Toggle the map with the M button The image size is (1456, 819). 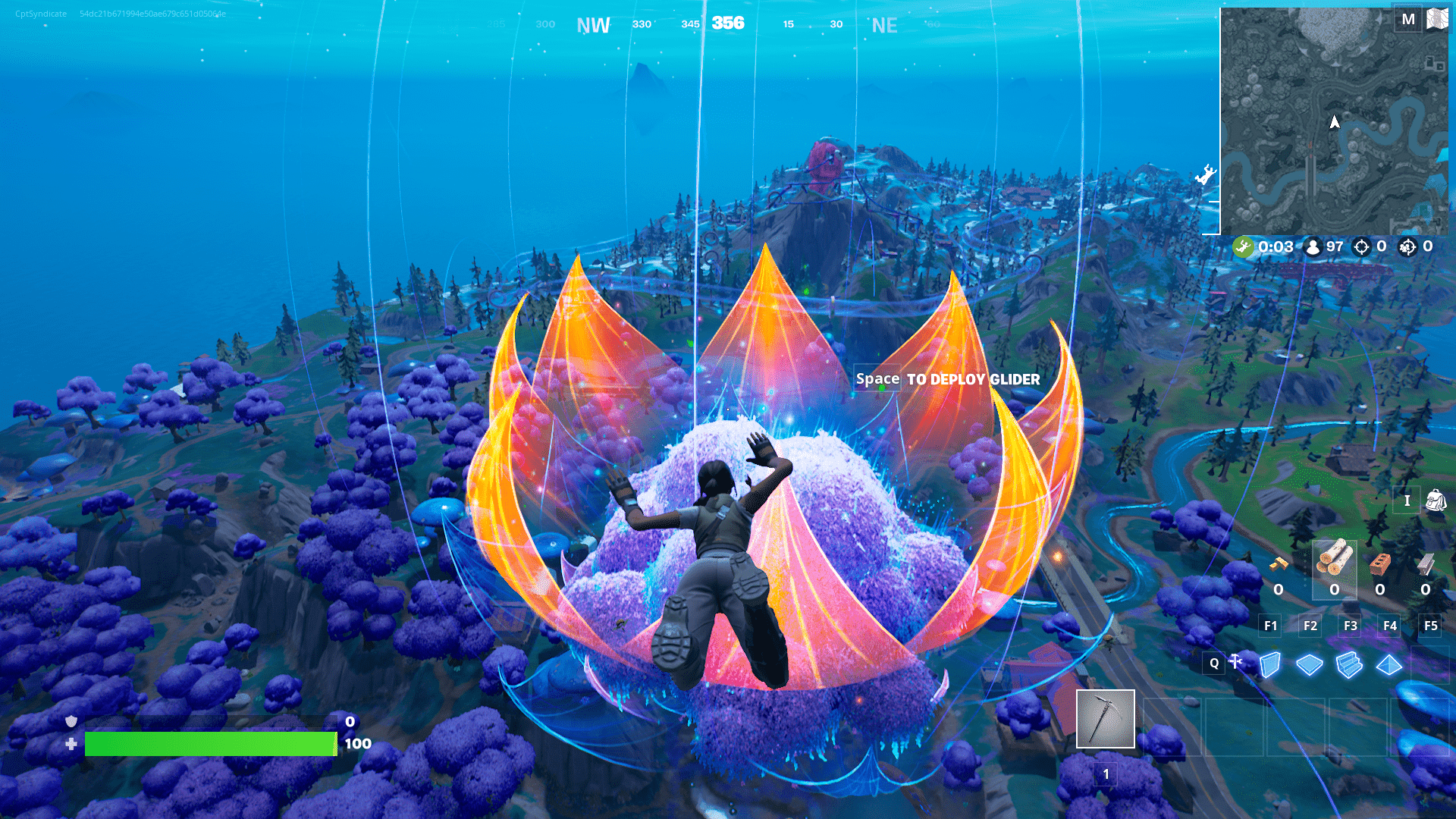1408,19
